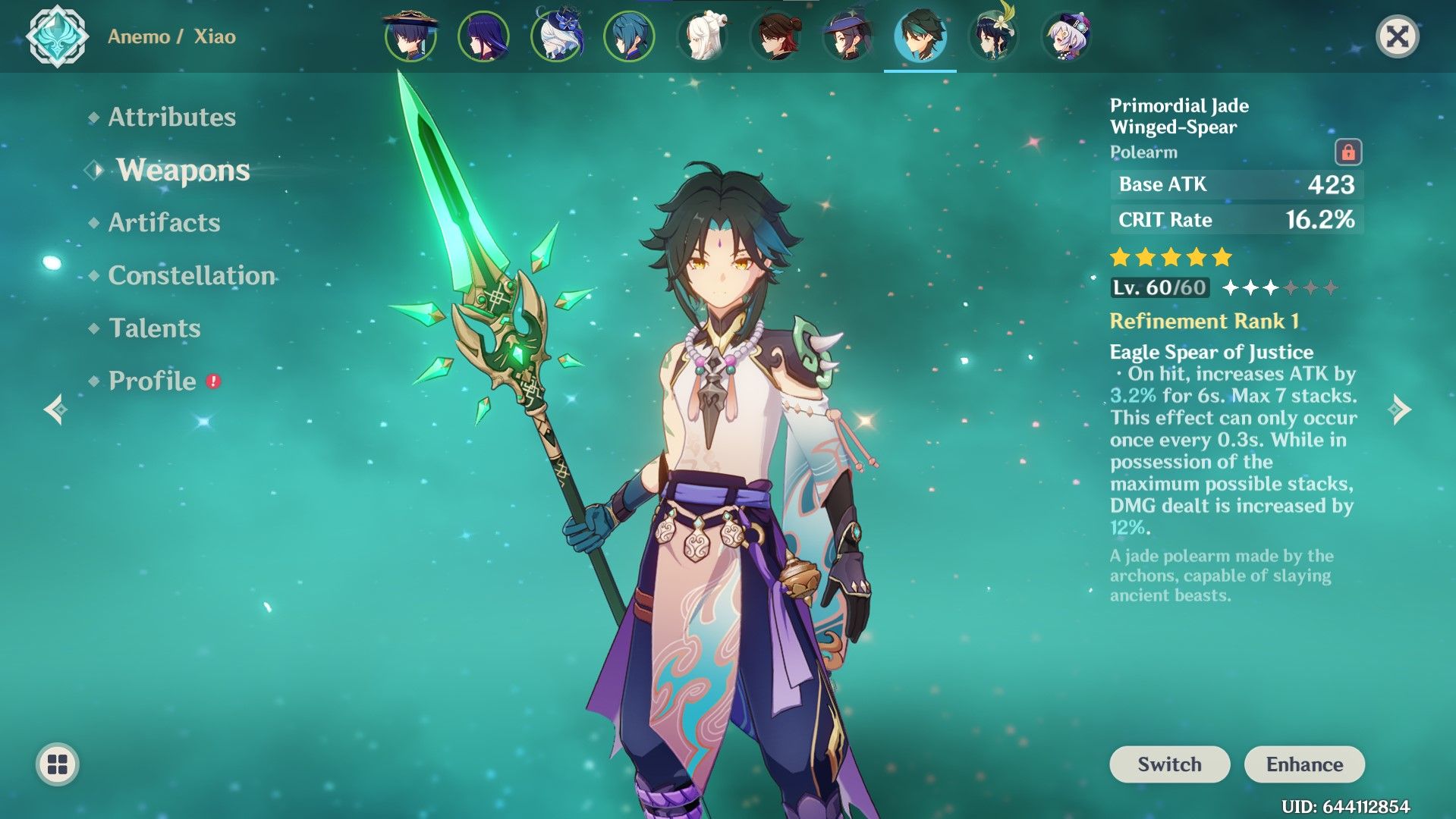
Task: Open Raiden Shogun's character page
Action: tap(483, 36)
